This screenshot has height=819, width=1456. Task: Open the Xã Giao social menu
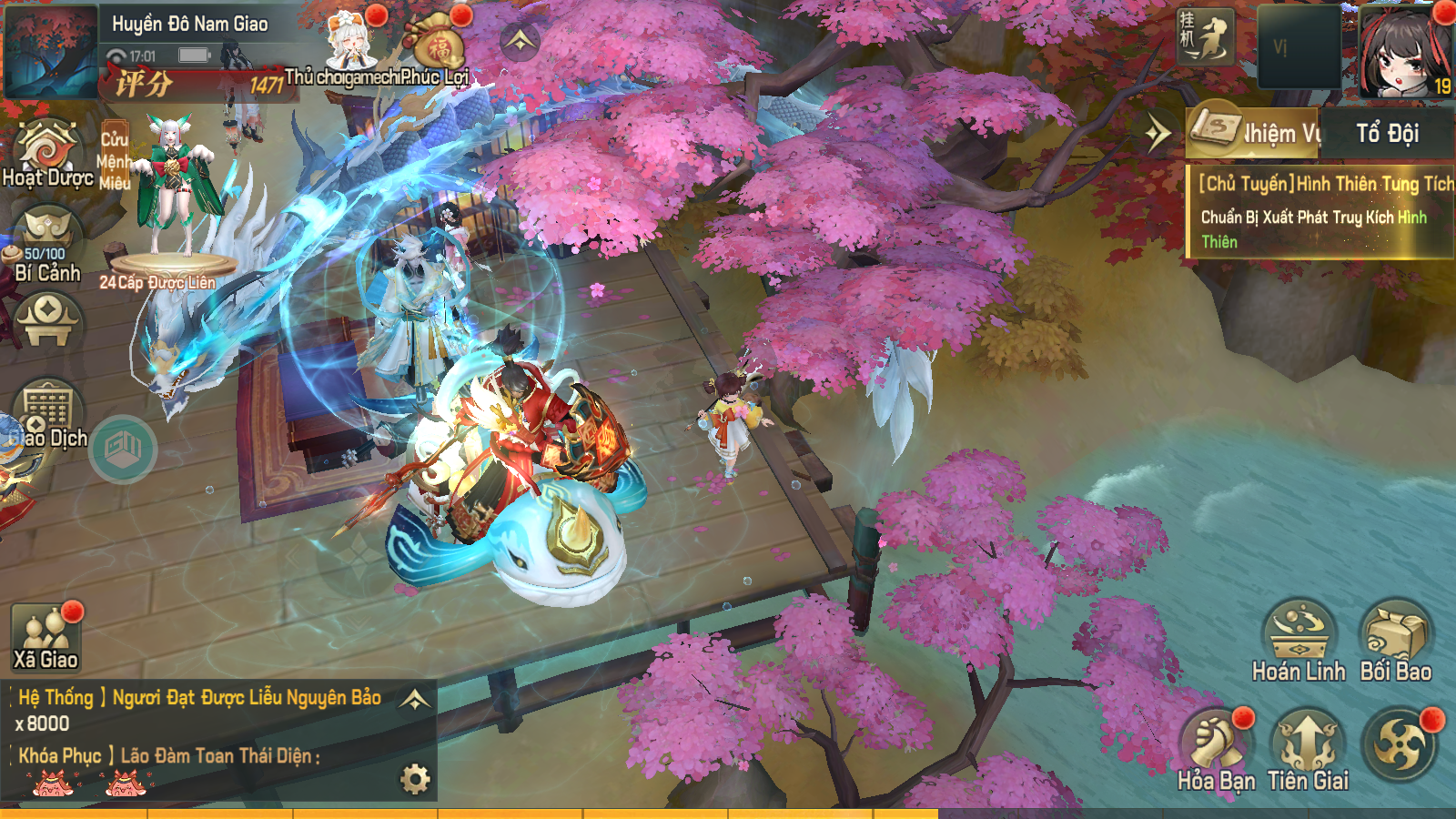point(45,635)
